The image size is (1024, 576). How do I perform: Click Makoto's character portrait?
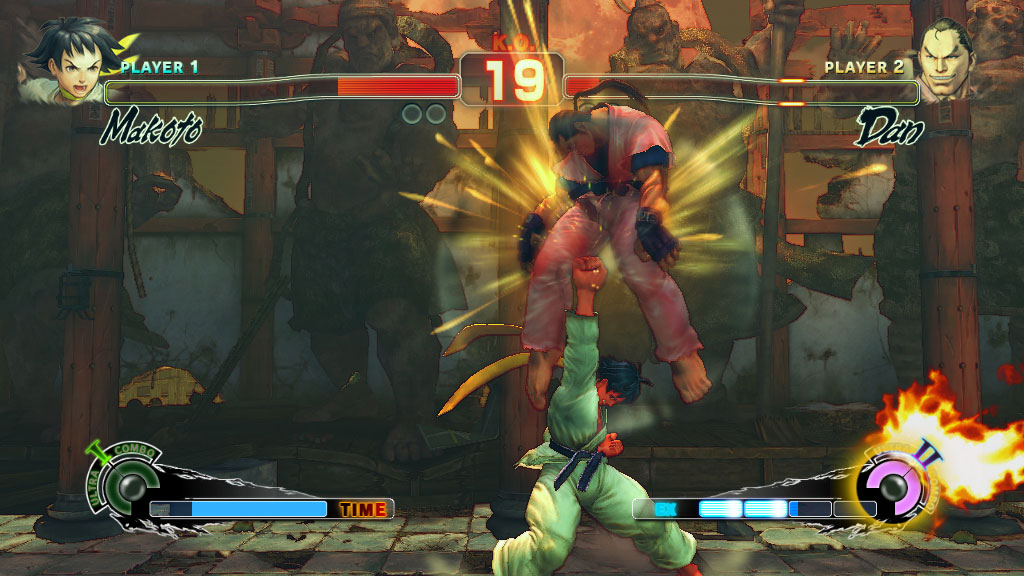pyautogui.click(x=63, y=61)
